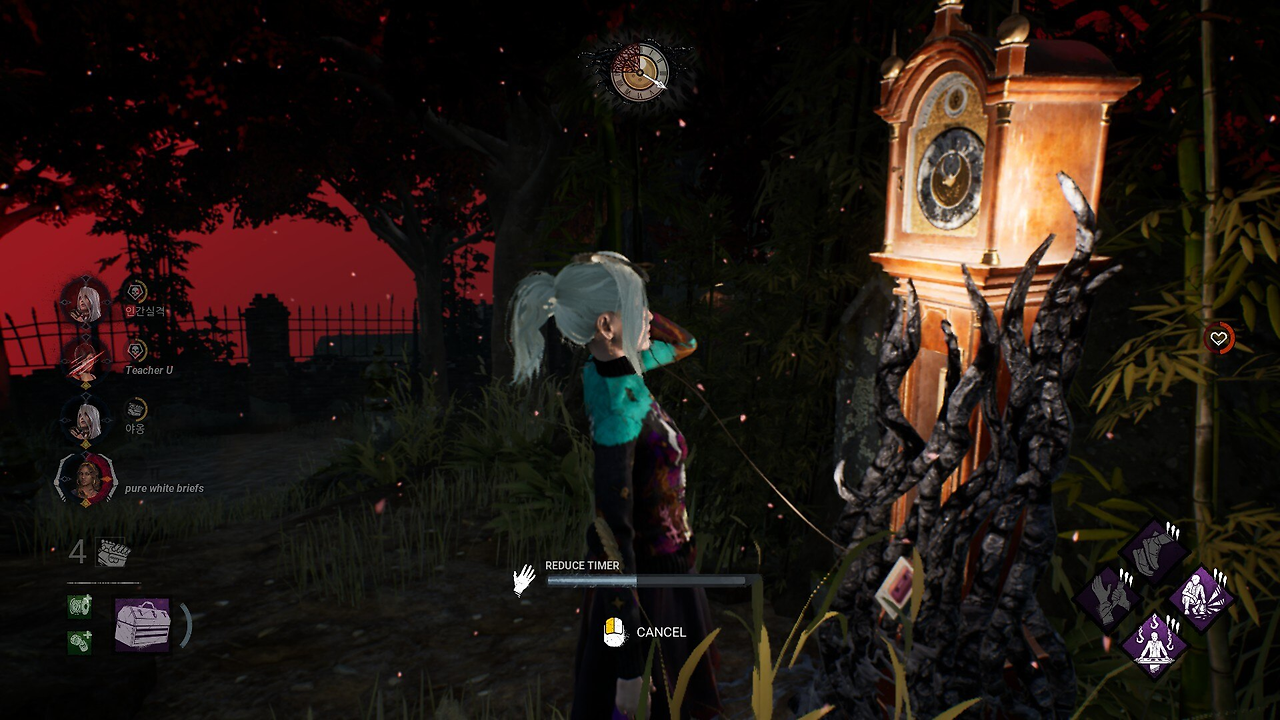
Task: Click the crouching survivor perk icon
Action: coord(1200,598)
